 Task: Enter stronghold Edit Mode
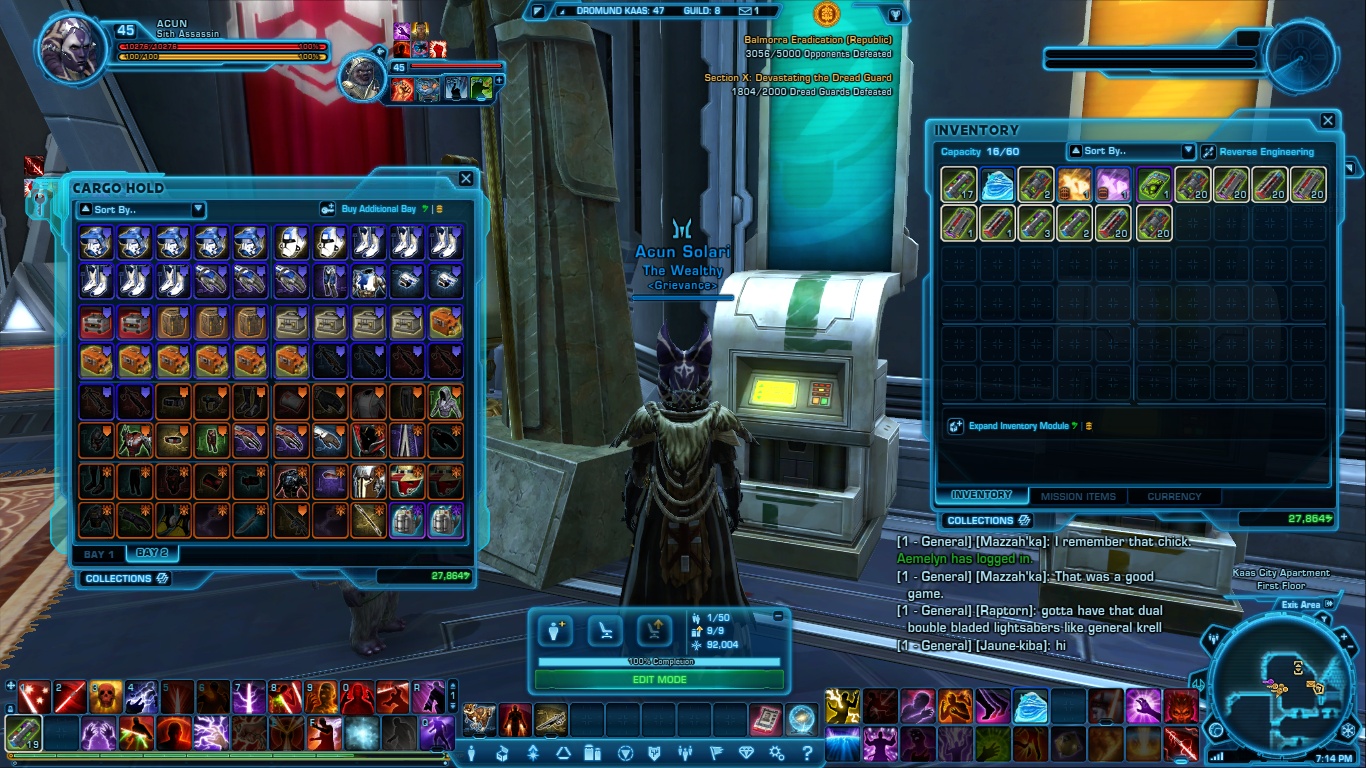point(659,679)
